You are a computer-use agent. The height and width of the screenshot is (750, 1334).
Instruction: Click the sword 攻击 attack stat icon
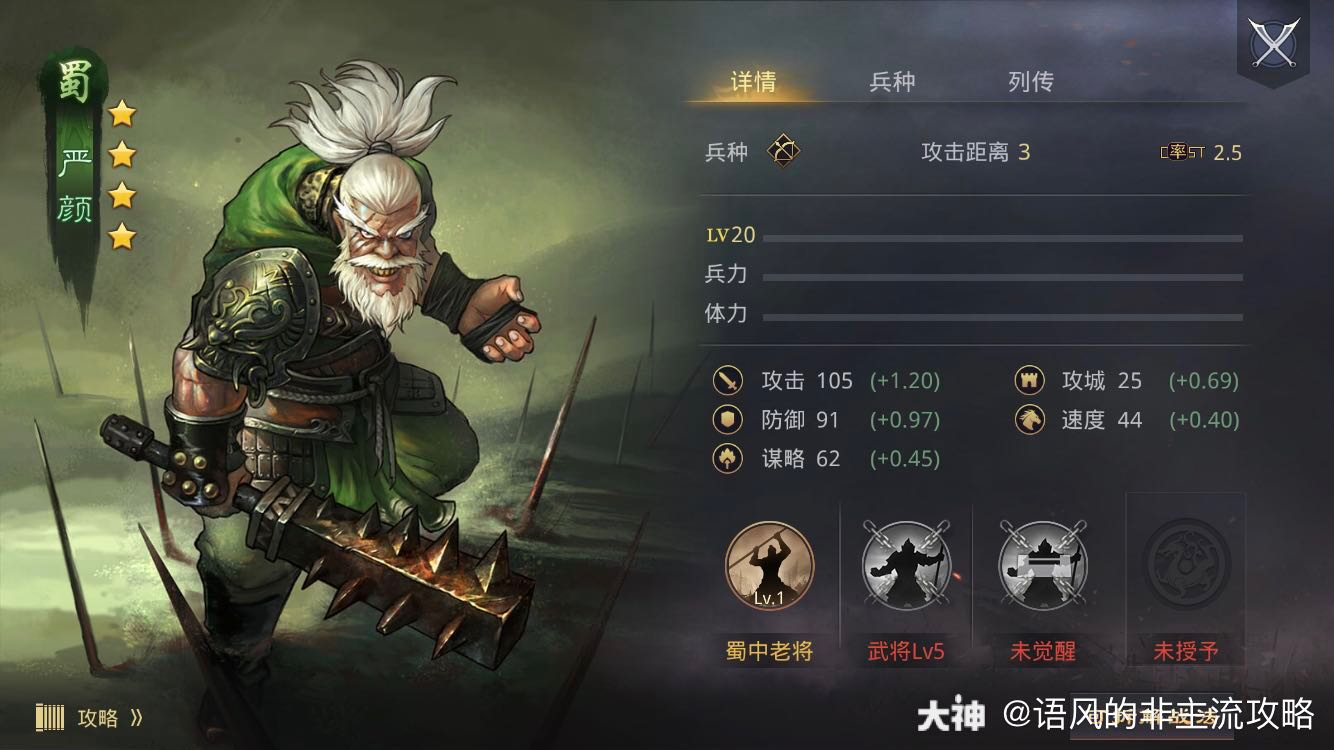click(726, 381)
